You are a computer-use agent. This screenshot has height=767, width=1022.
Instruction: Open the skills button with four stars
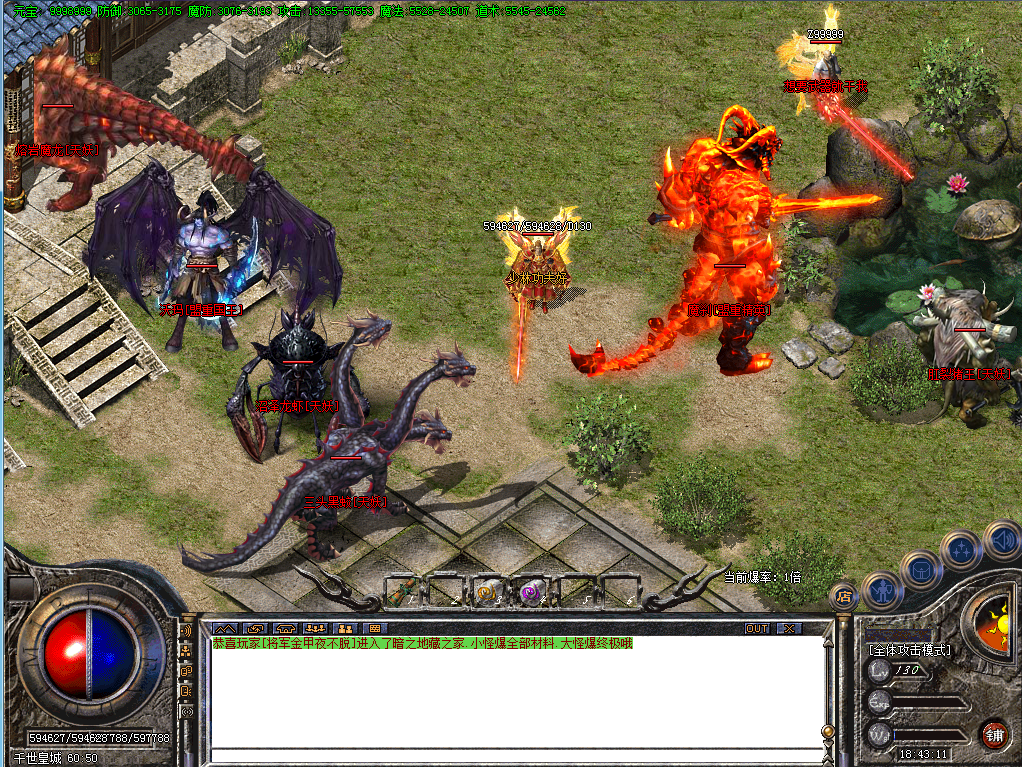961,548
